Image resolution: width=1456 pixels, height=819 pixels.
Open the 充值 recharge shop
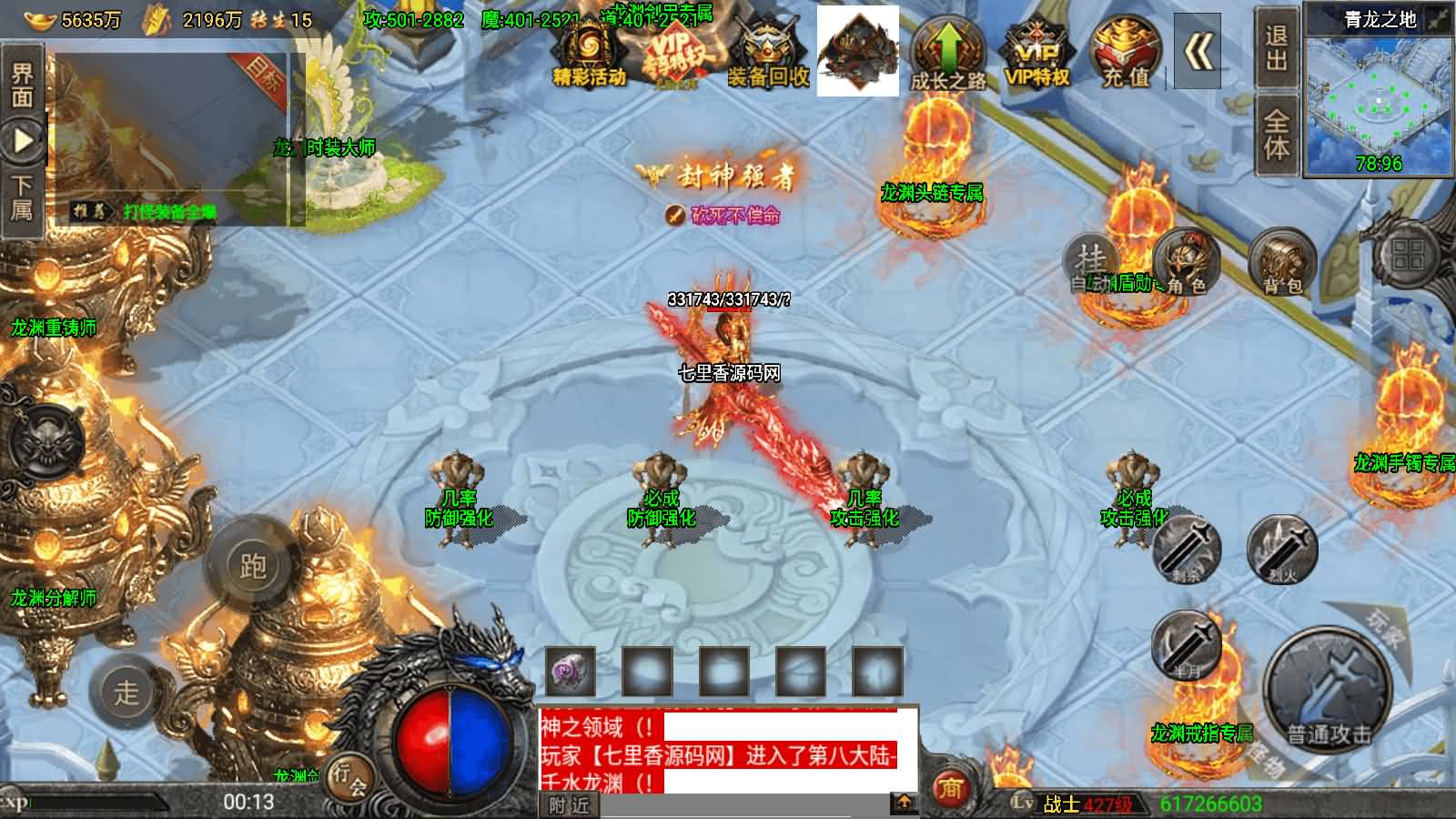[1125, 53]
